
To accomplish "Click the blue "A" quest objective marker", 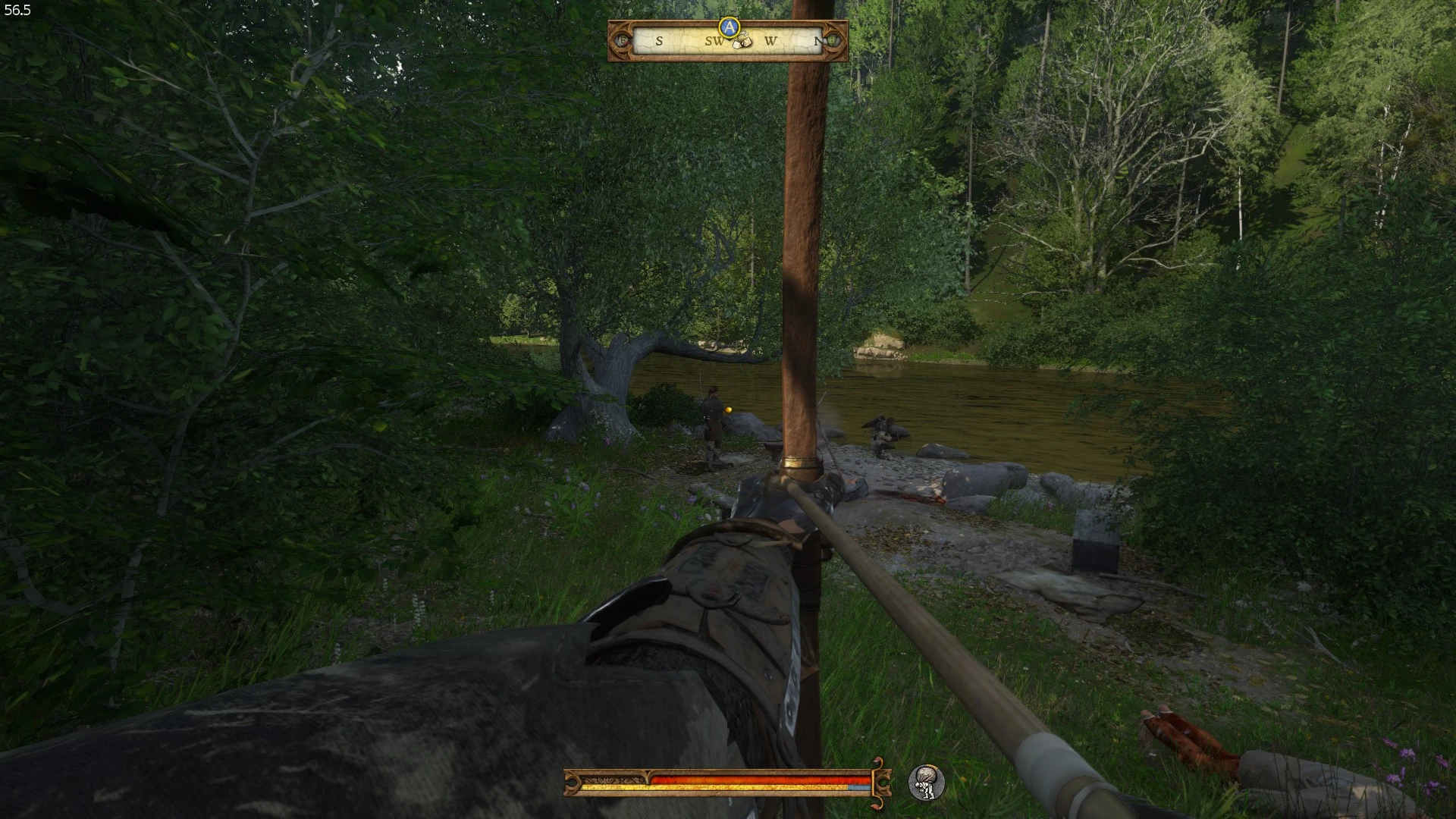I will (x=728, y=27).
